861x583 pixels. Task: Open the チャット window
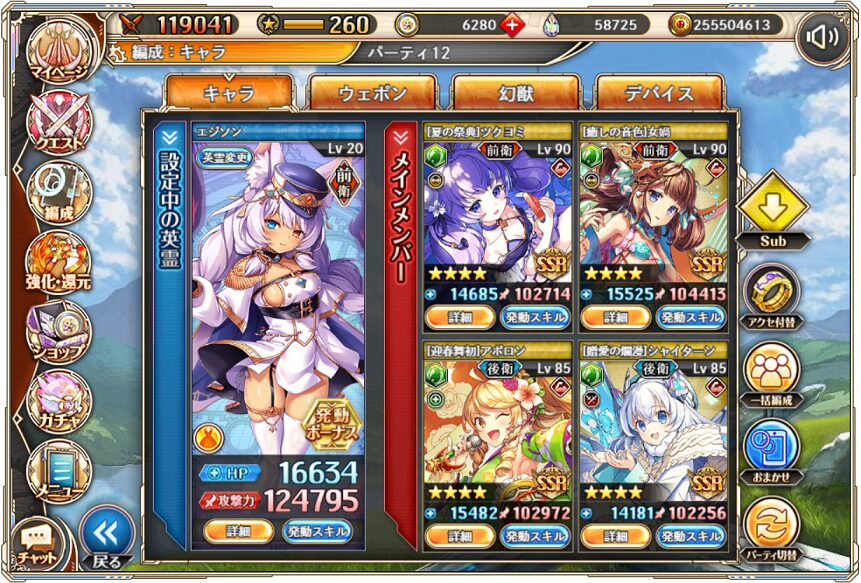36,543
